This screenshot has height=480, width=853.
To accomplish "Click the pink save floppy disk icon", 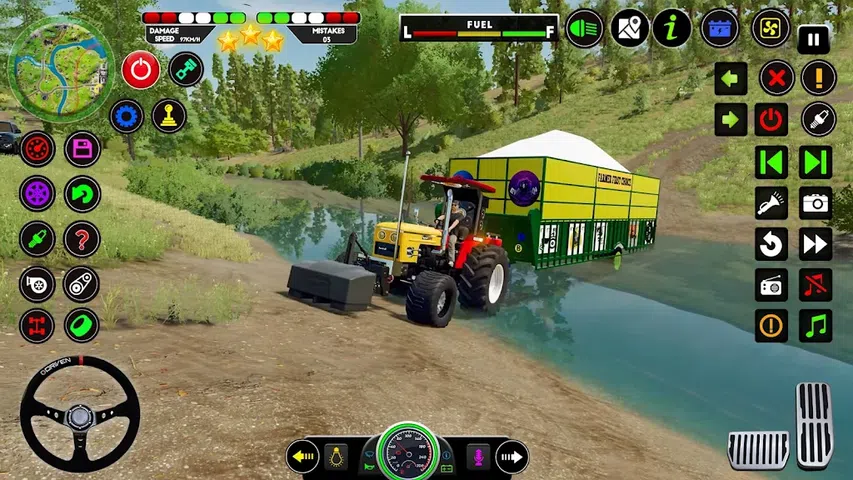I will point(82,149).
